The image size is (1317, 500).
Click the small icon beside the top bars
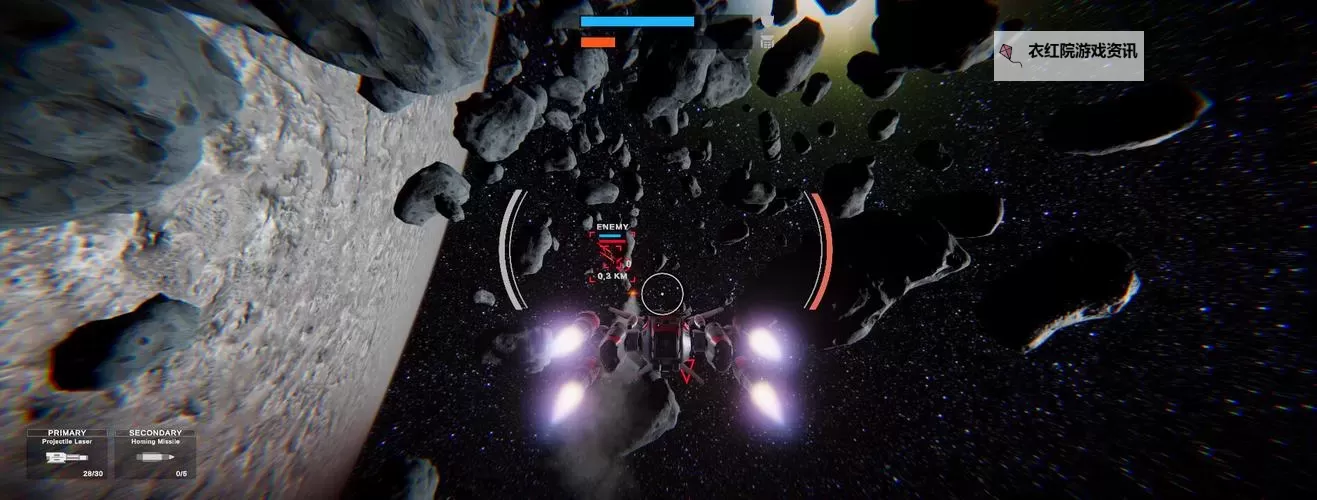[767, 42]
